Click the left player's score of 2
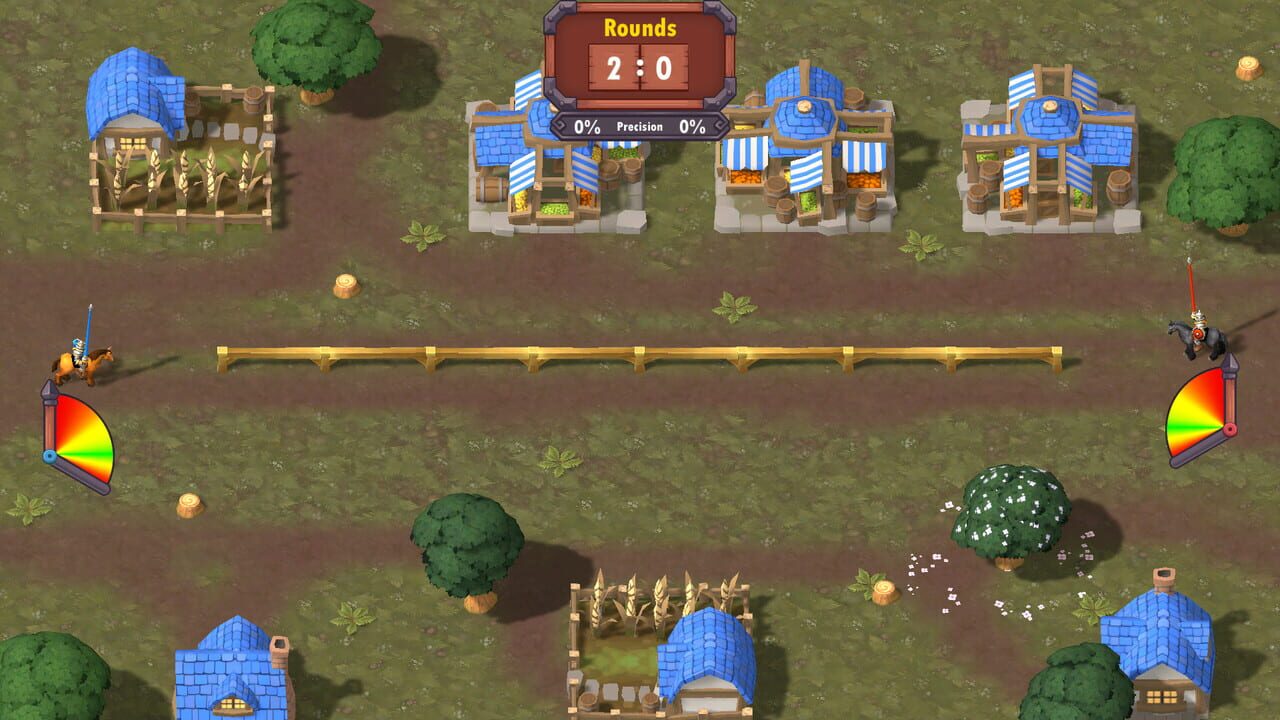 pos(613,69)
